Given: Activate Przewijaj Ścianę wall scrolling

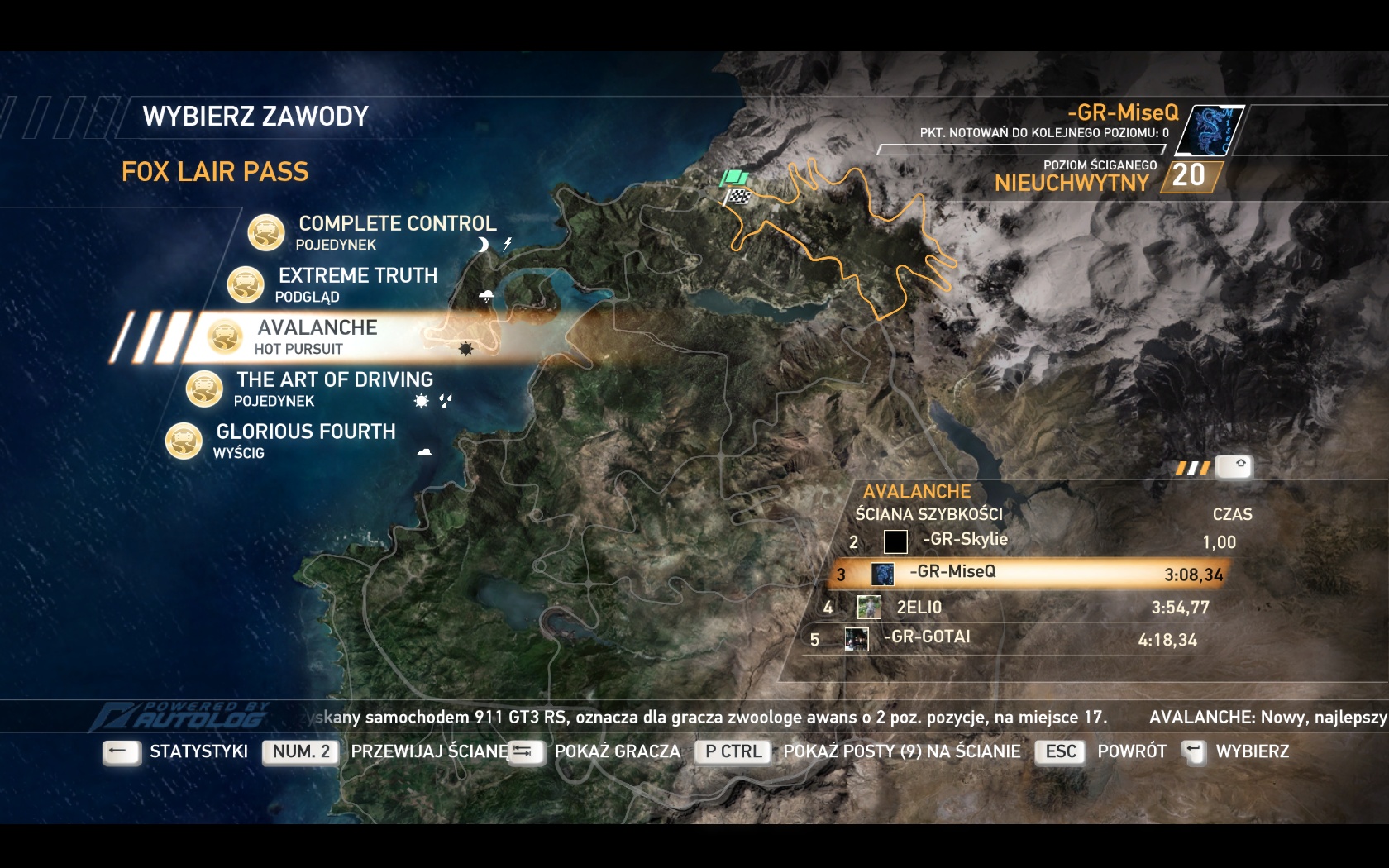Looking at the screenshot, I should (429, 751).
